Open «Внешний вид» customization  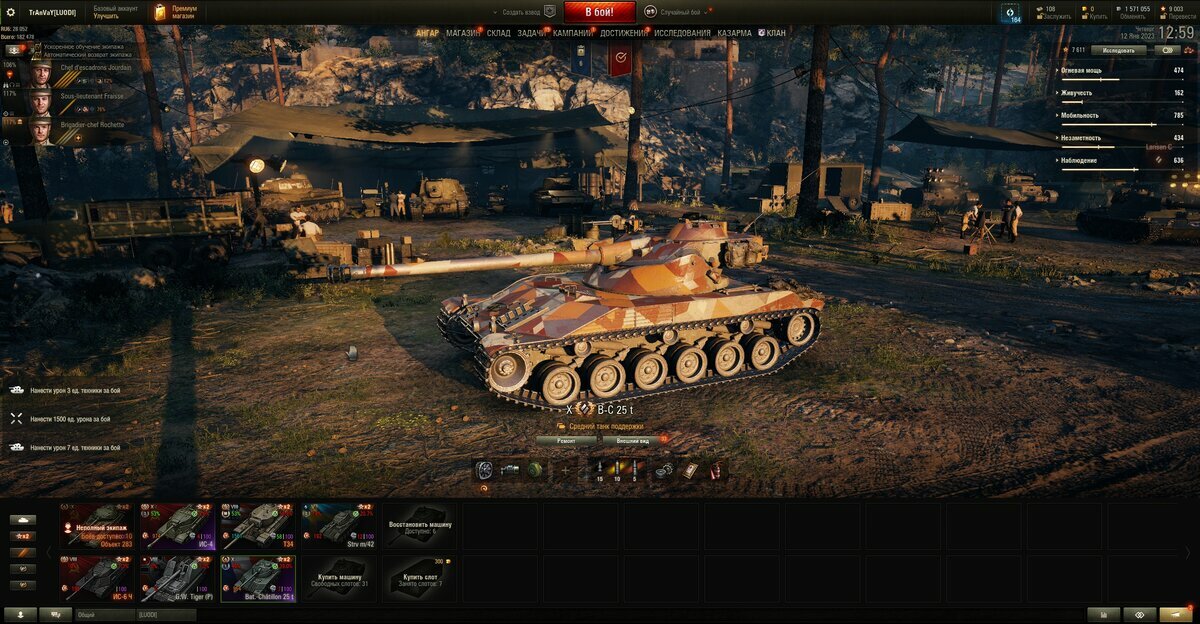(632, 440)
